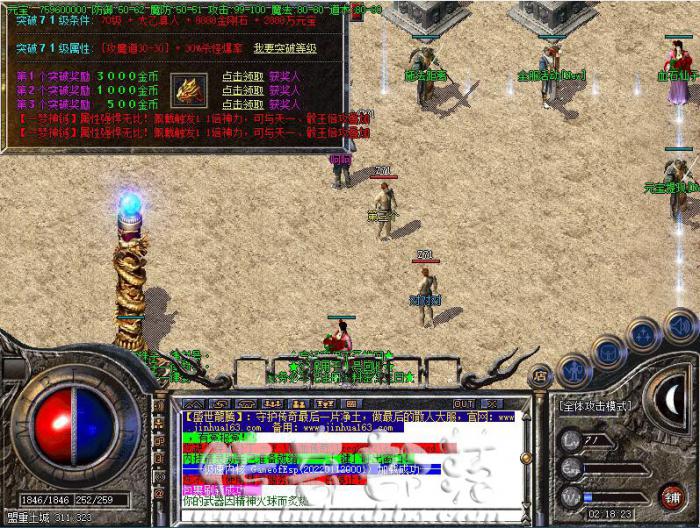This screenshot has height=528, width=700.
Task: Select the golden dragon reward item icon
Action: pyautogui.click(x=187, y=90)
